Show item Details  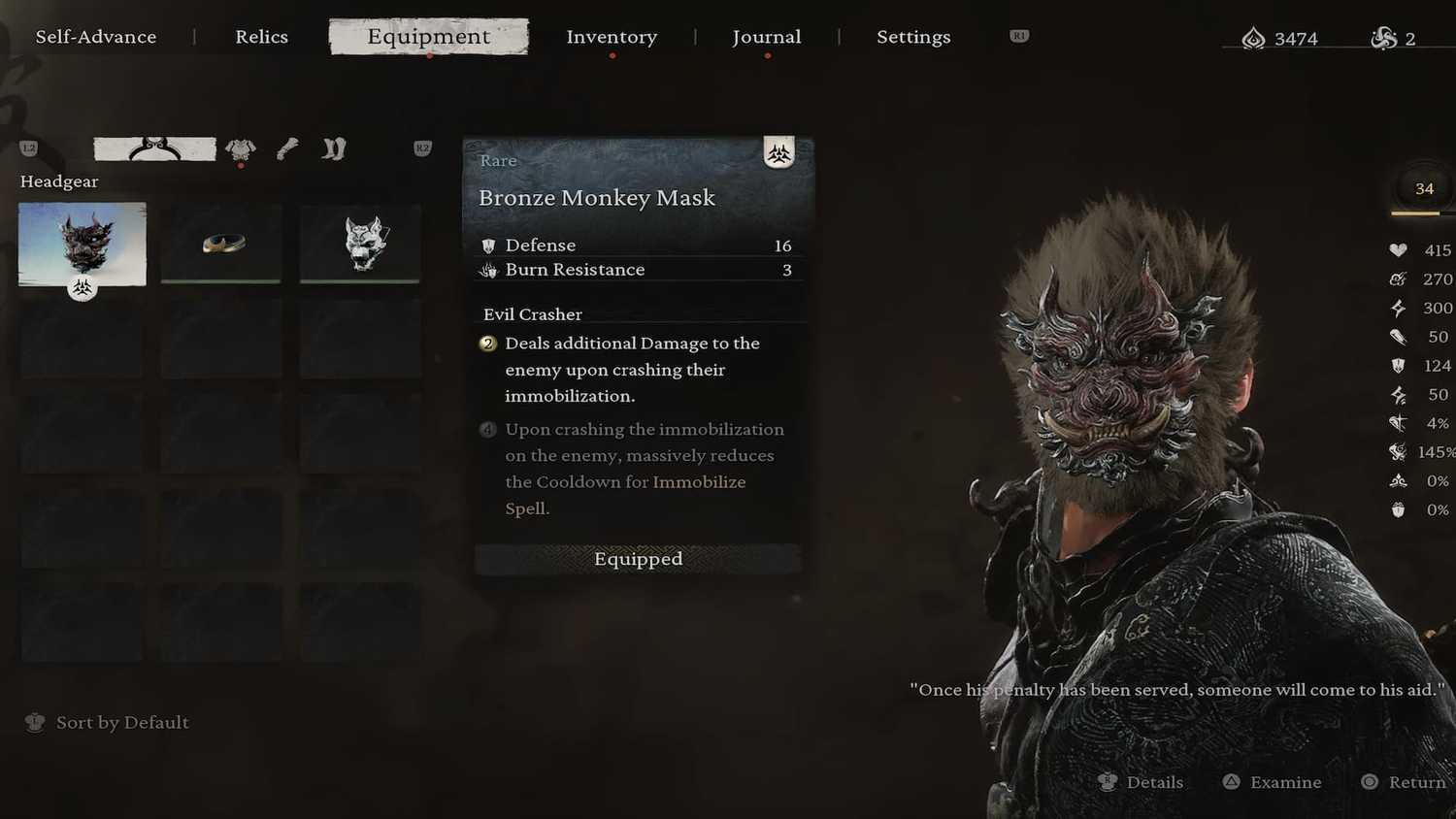(1142, 782)
